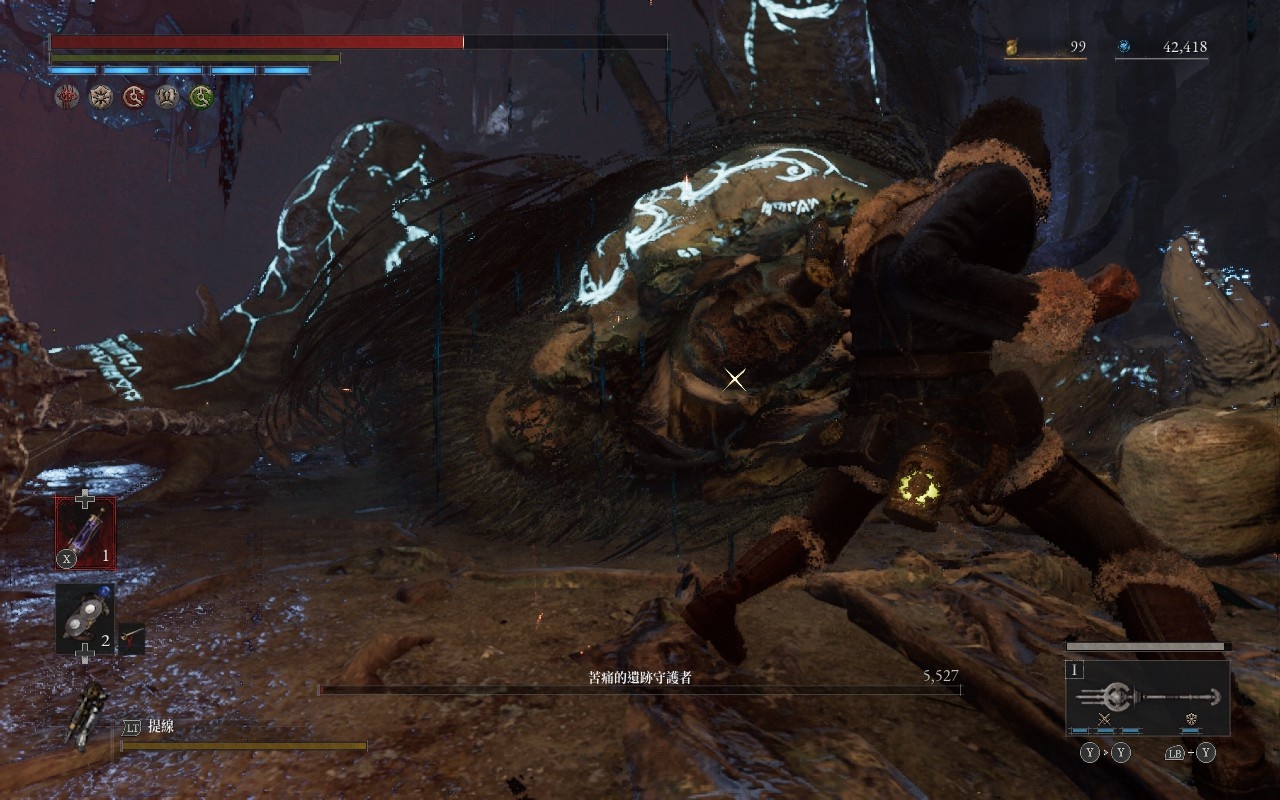Click the red circular arrow buff icon
The height and width of the screenshot is (800, 1280).
coord(134,97)
